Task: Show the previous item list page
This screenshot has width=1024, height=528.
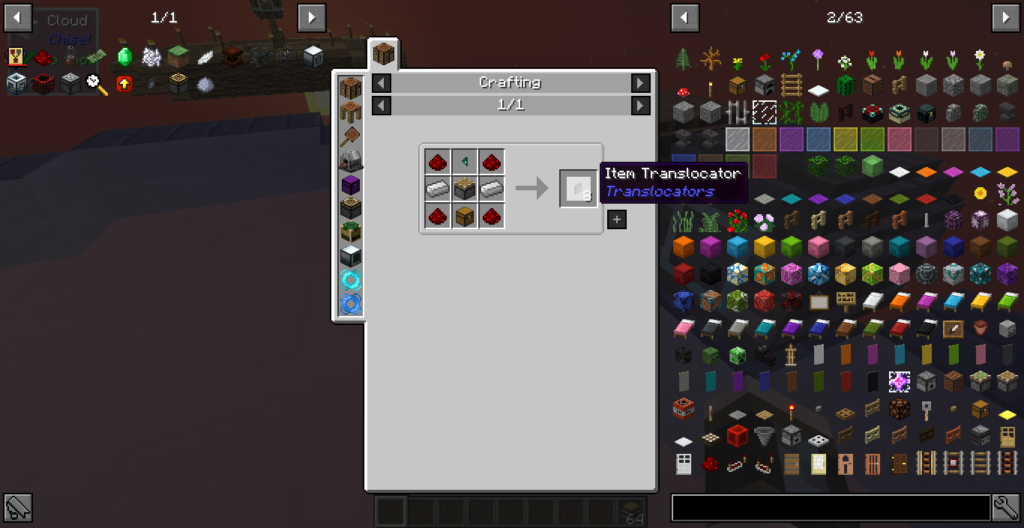Action: pyautogui.click(x=685, y=17)
